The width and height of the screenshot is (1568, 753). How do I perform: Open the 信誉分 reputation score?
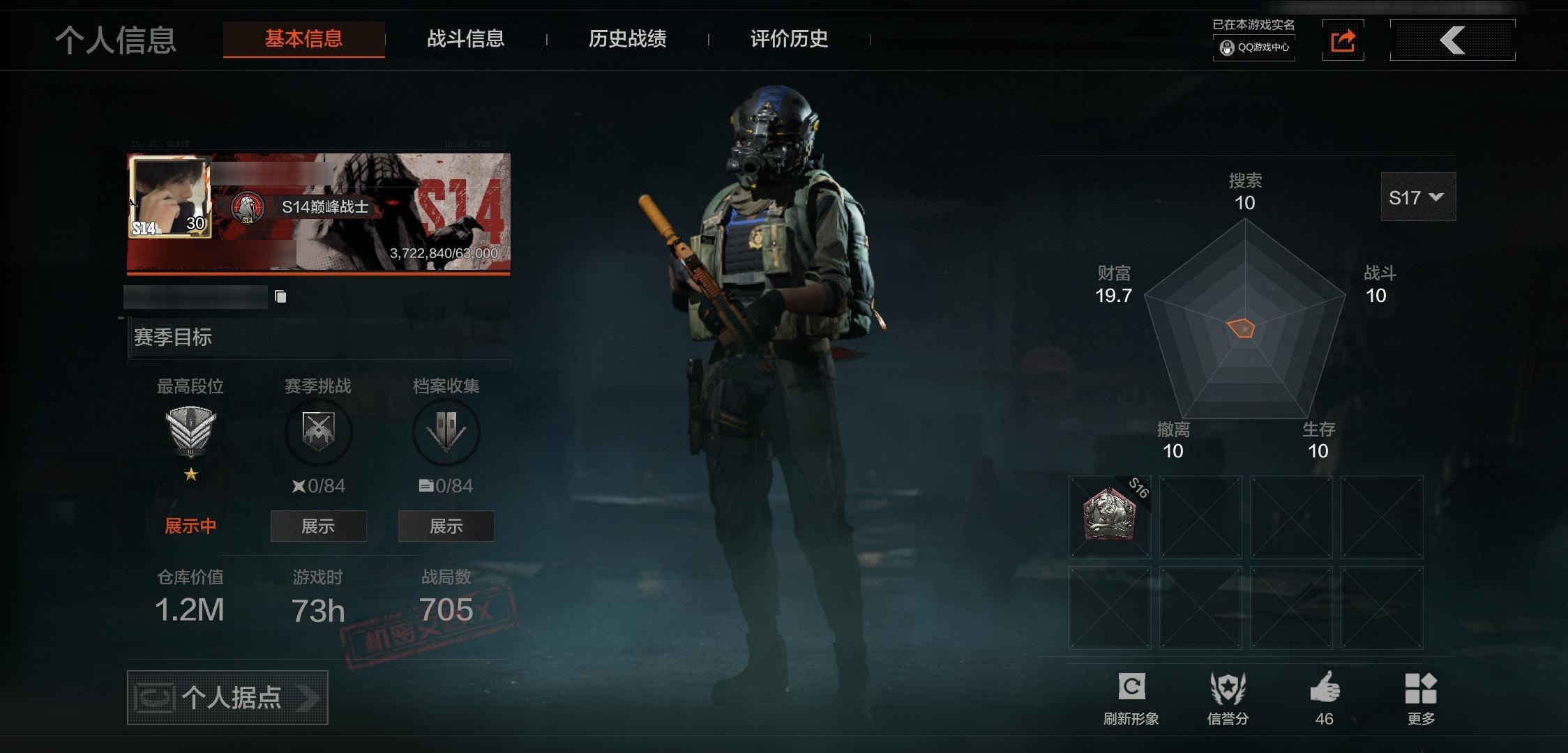[1228, 689]
